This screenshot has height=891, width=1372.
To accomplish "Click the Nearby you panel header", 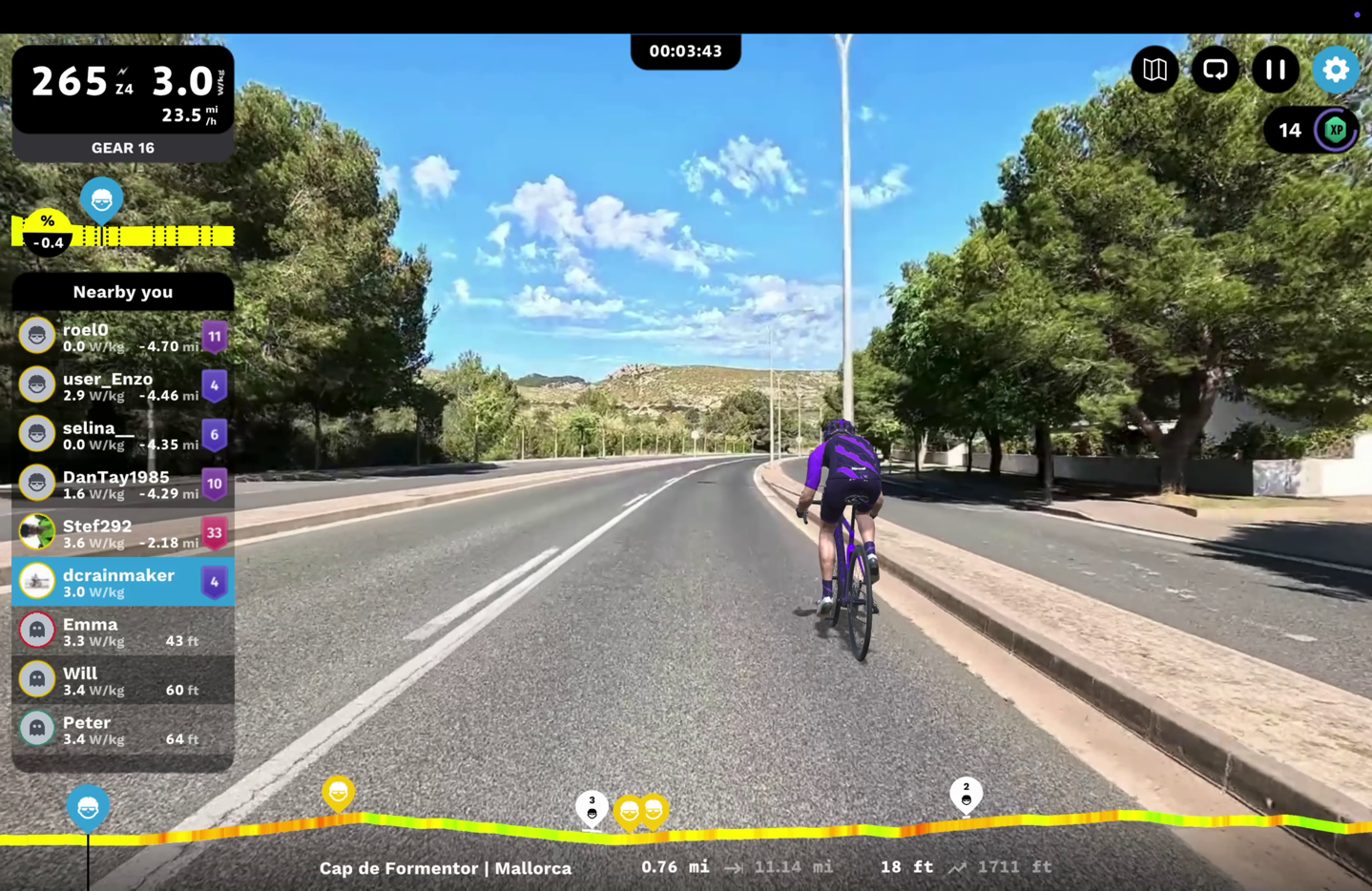I will [x=122, y=292].
